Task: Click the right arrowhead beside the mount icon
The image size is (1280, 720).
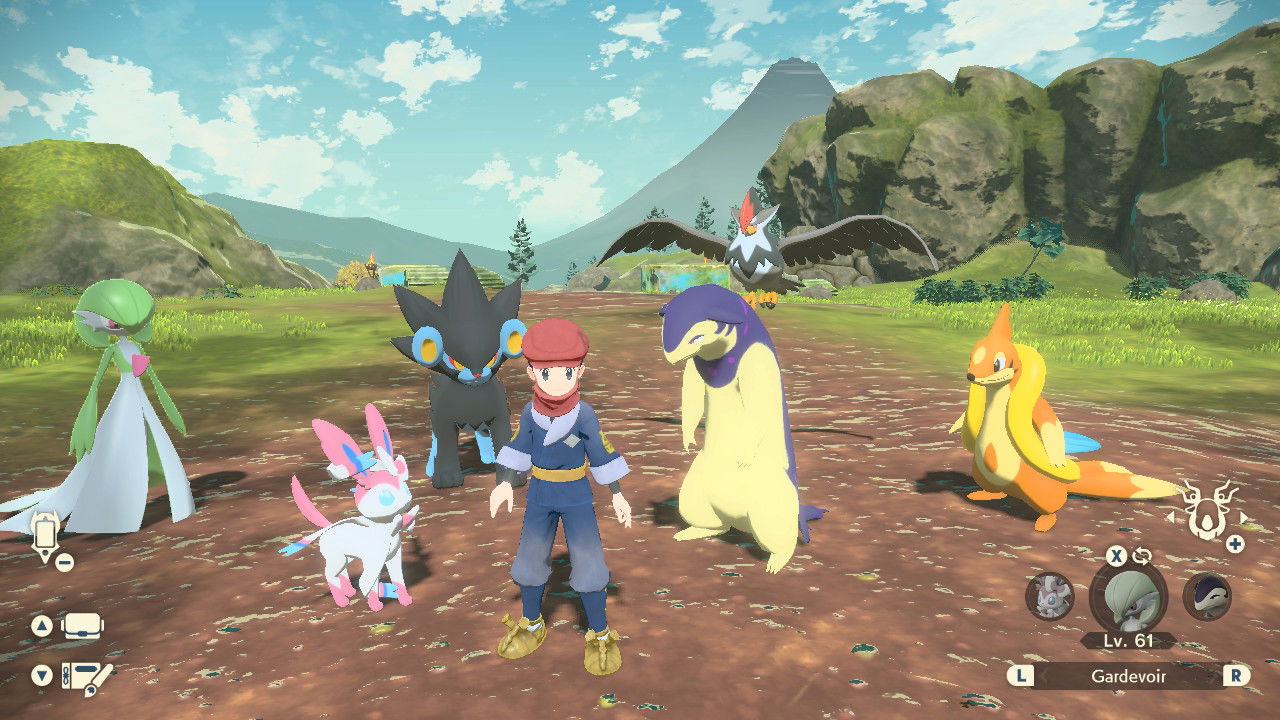Action: [x=1245, y=517]
